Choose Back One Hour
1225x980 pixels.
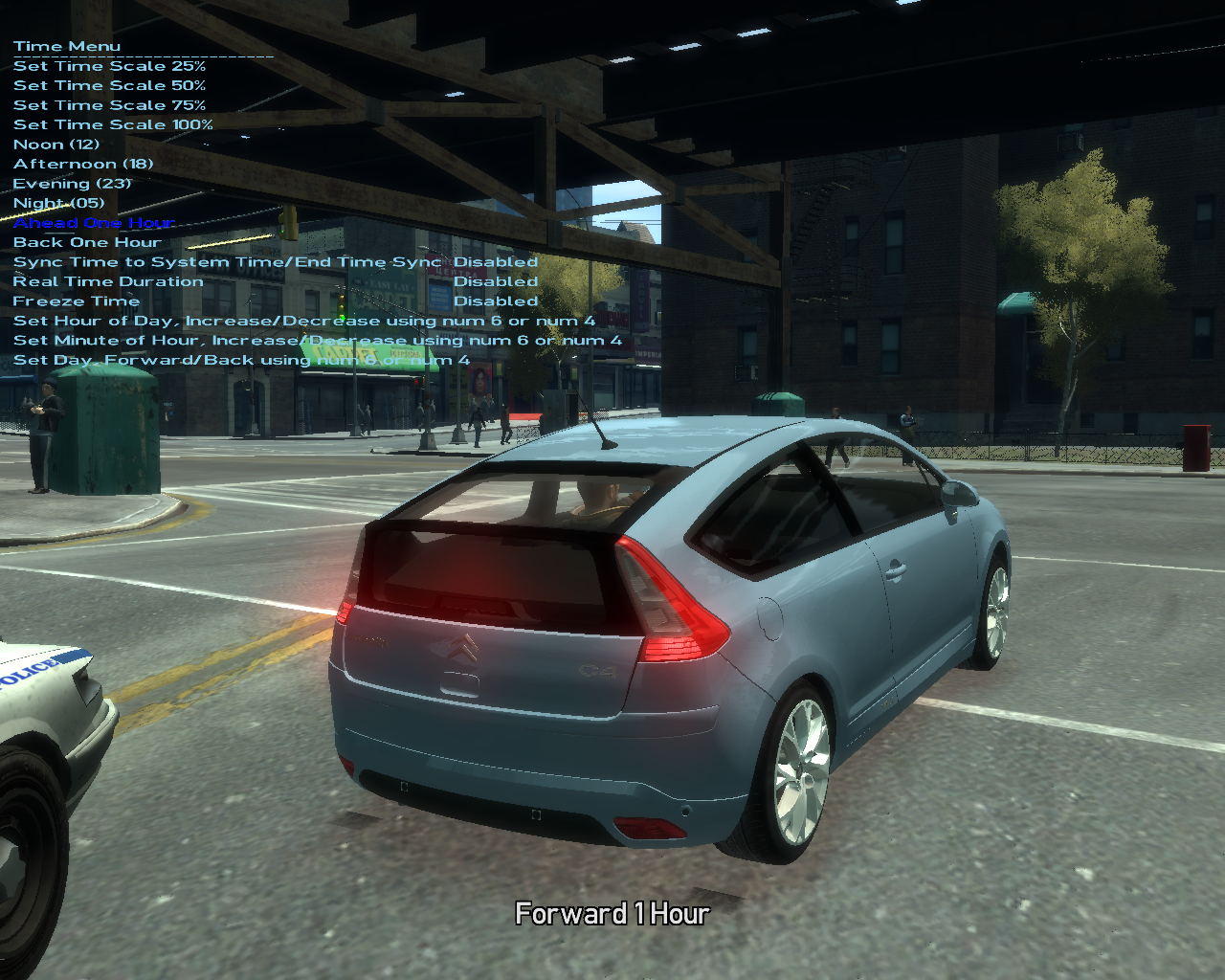tap(87, 242)
